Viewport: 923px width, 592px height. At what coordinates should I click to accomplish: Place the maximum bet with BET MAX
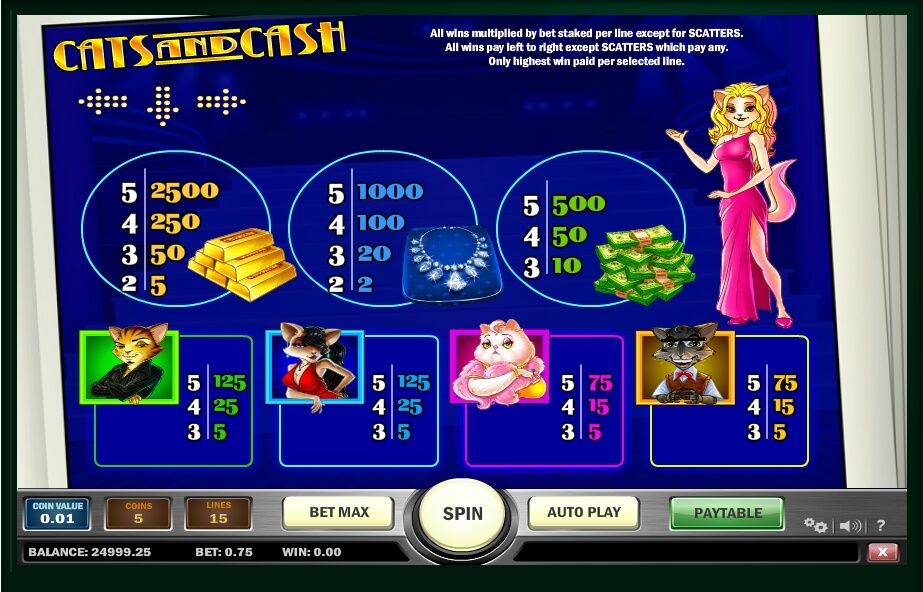click(339, 512)
